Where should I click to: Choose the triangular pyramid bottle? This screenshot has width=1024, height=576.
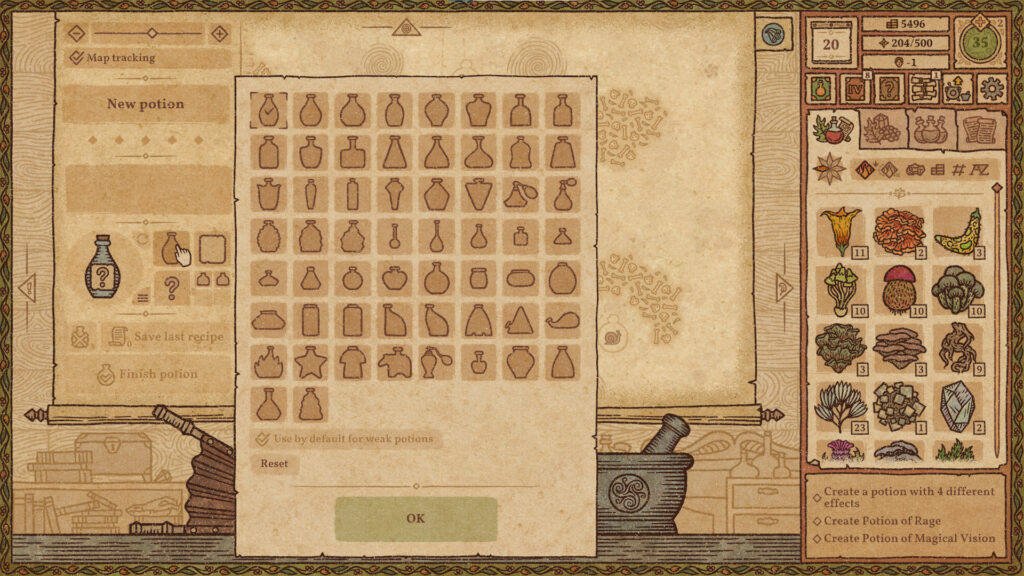[521, 320]
